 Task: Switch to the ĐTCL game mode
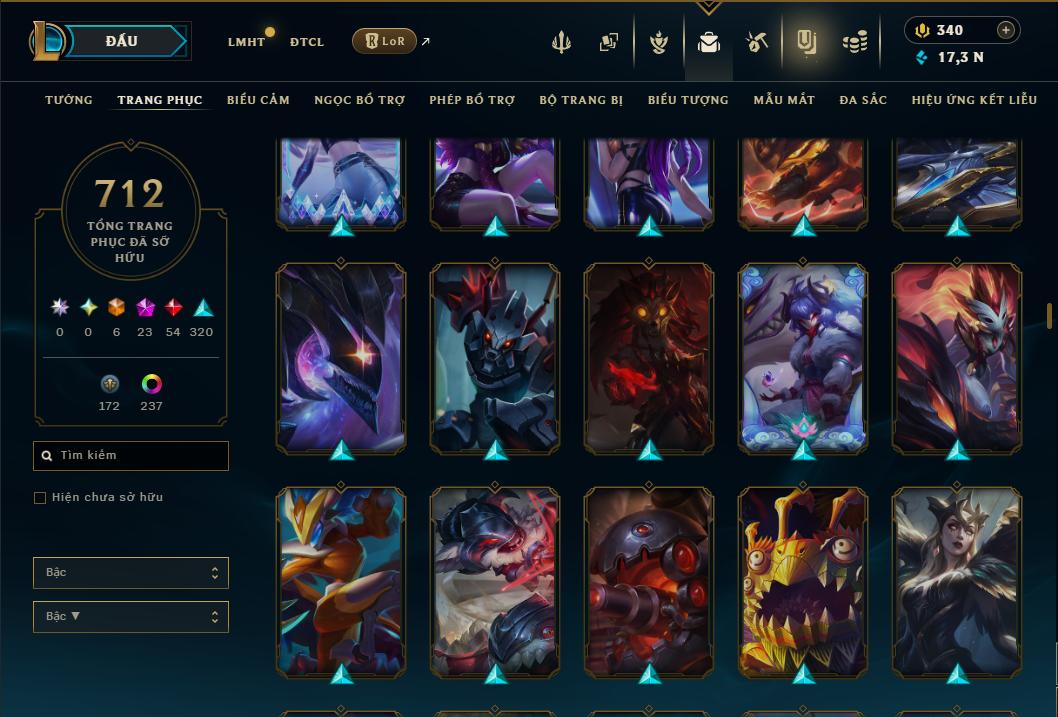(307, 42)
